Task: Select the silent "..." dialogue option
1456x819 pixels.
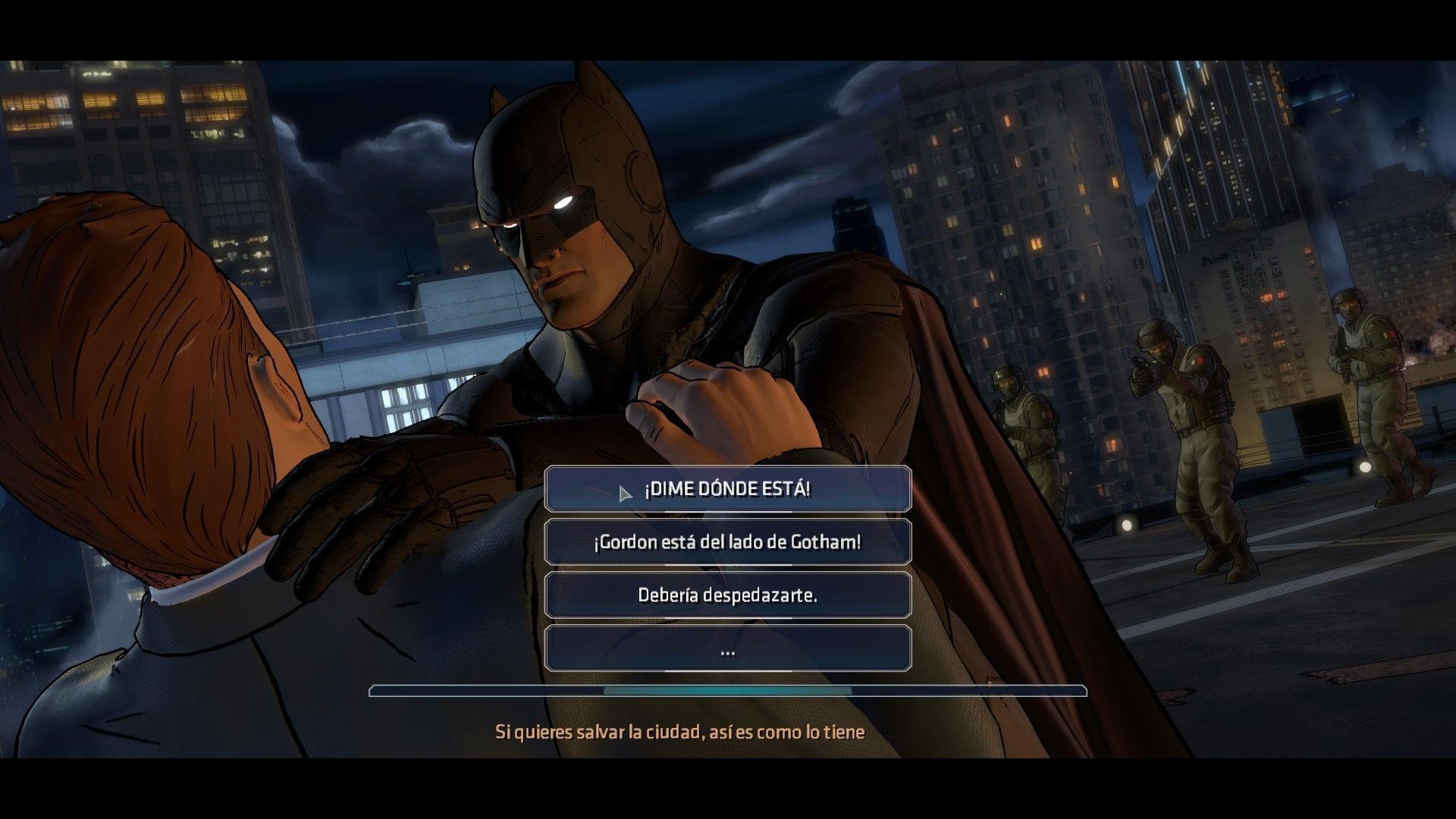Action: point(726,650)
